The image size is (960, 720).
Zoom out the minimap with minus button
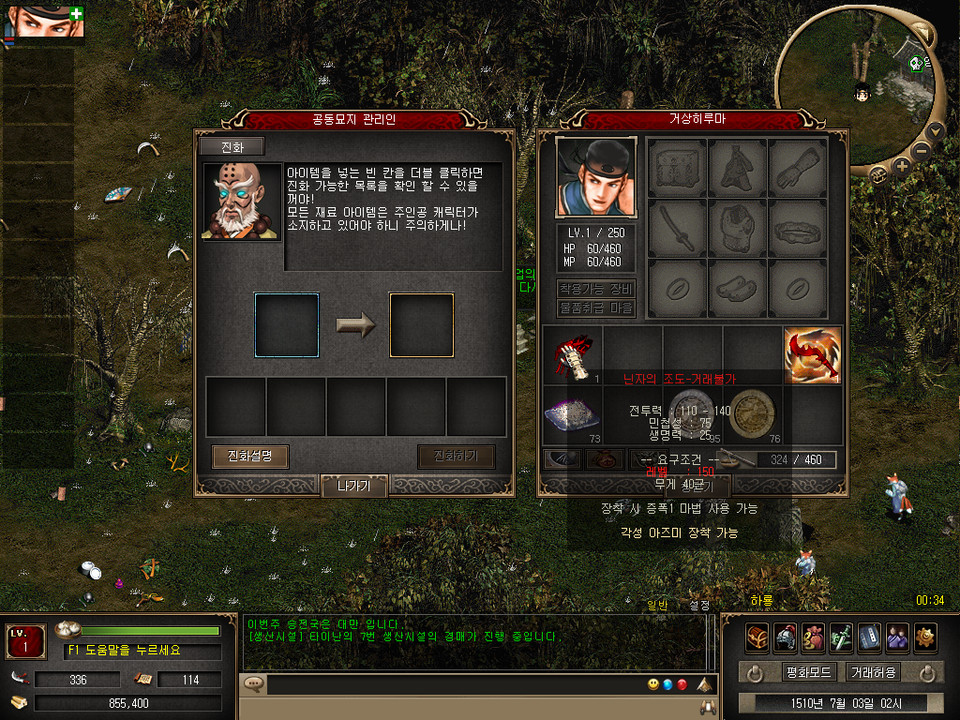click(x=921, y=150)
